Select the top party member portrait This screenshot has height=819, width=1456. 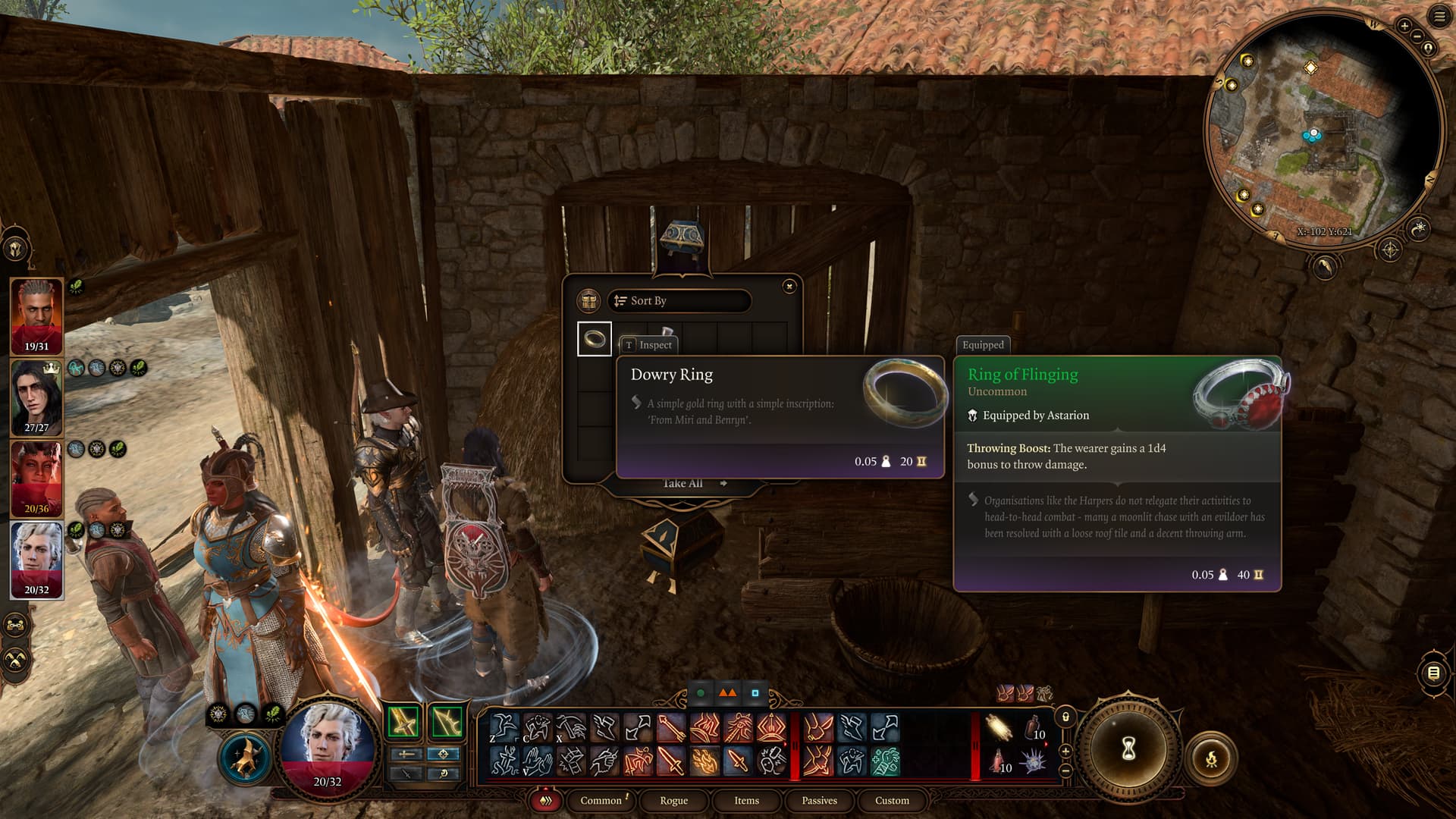36,316
